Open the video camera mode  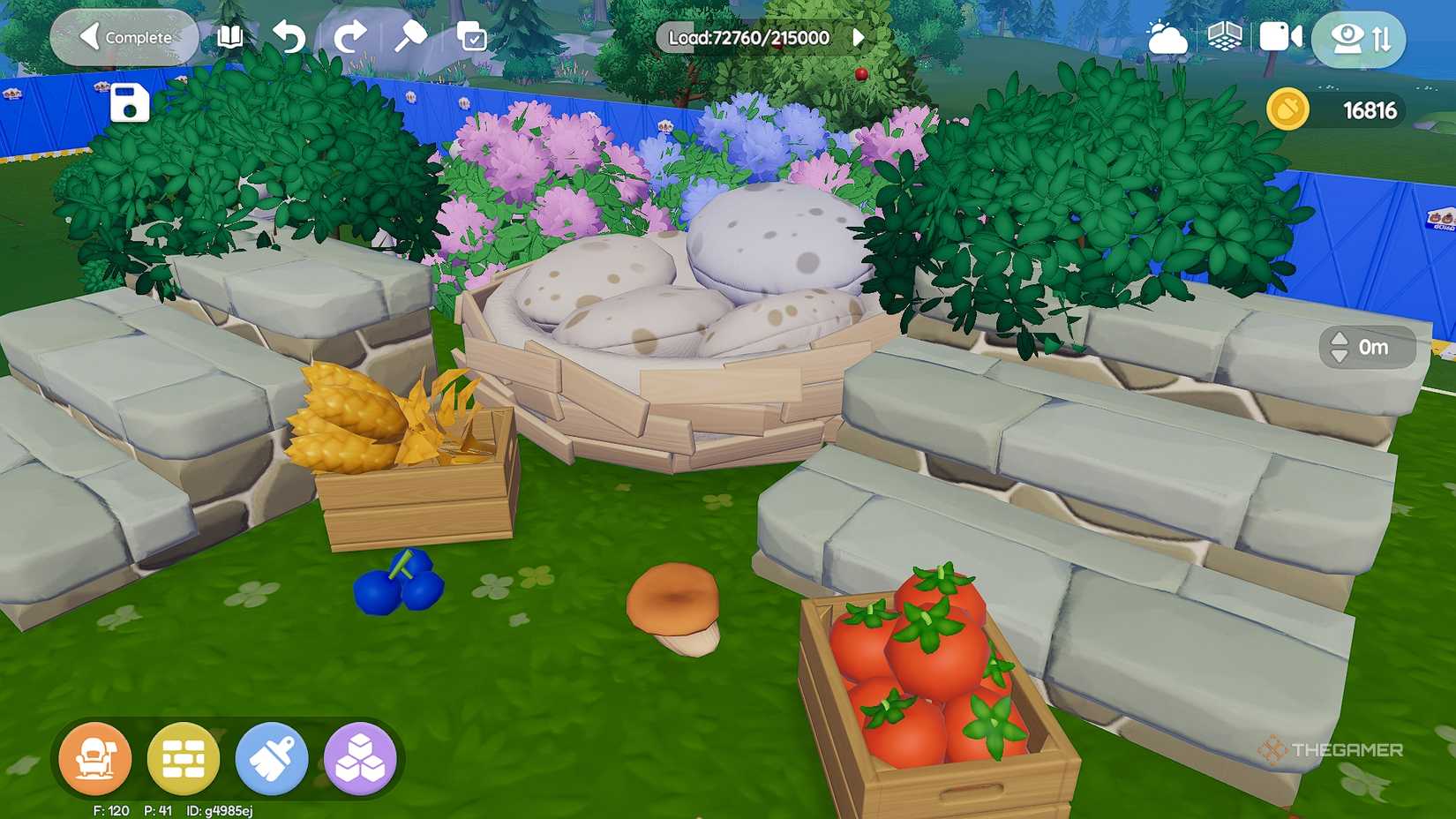[1280, 37]
